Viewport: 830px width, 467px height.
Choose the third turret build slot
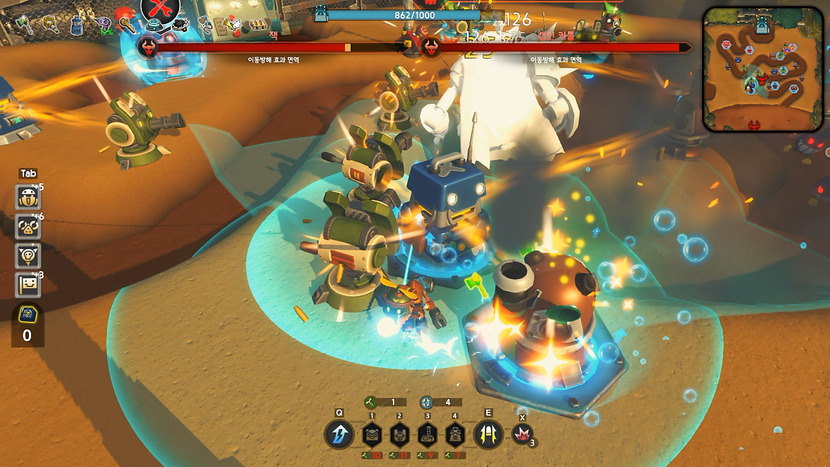[x=428, y=435]
